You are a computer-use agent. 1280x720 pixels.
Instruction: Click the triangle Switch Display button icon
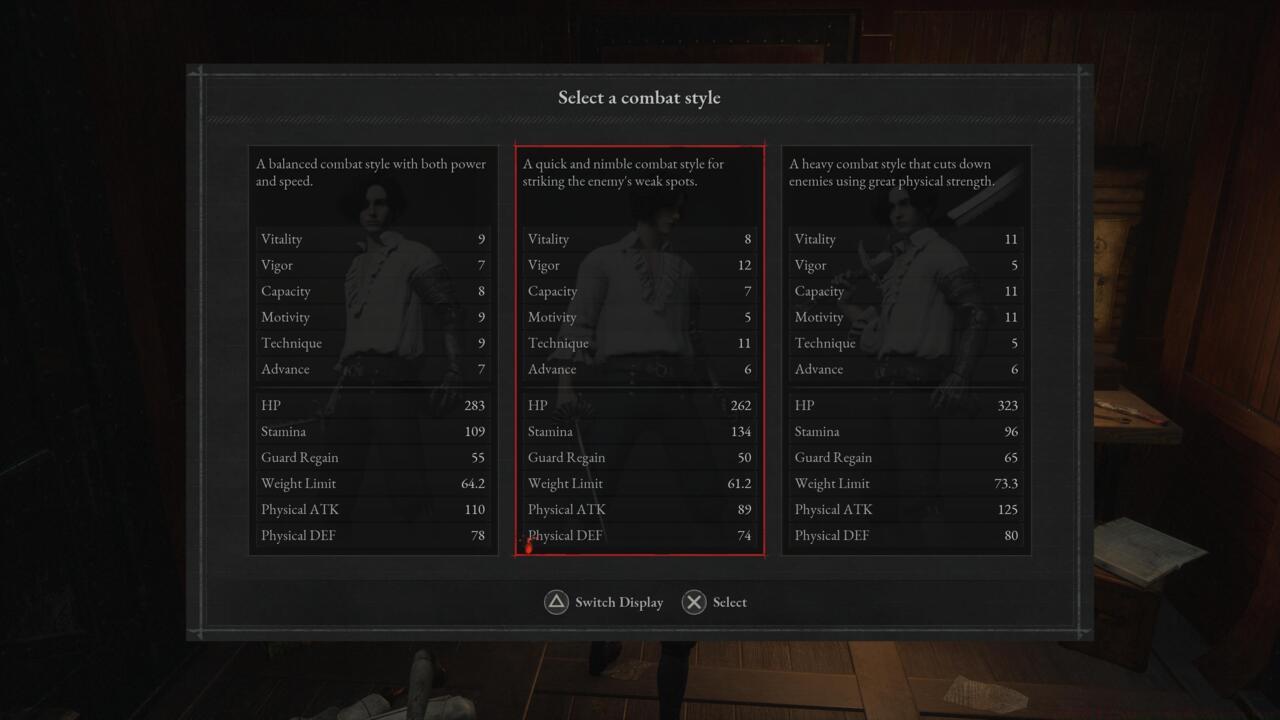(x=556, y=602)
